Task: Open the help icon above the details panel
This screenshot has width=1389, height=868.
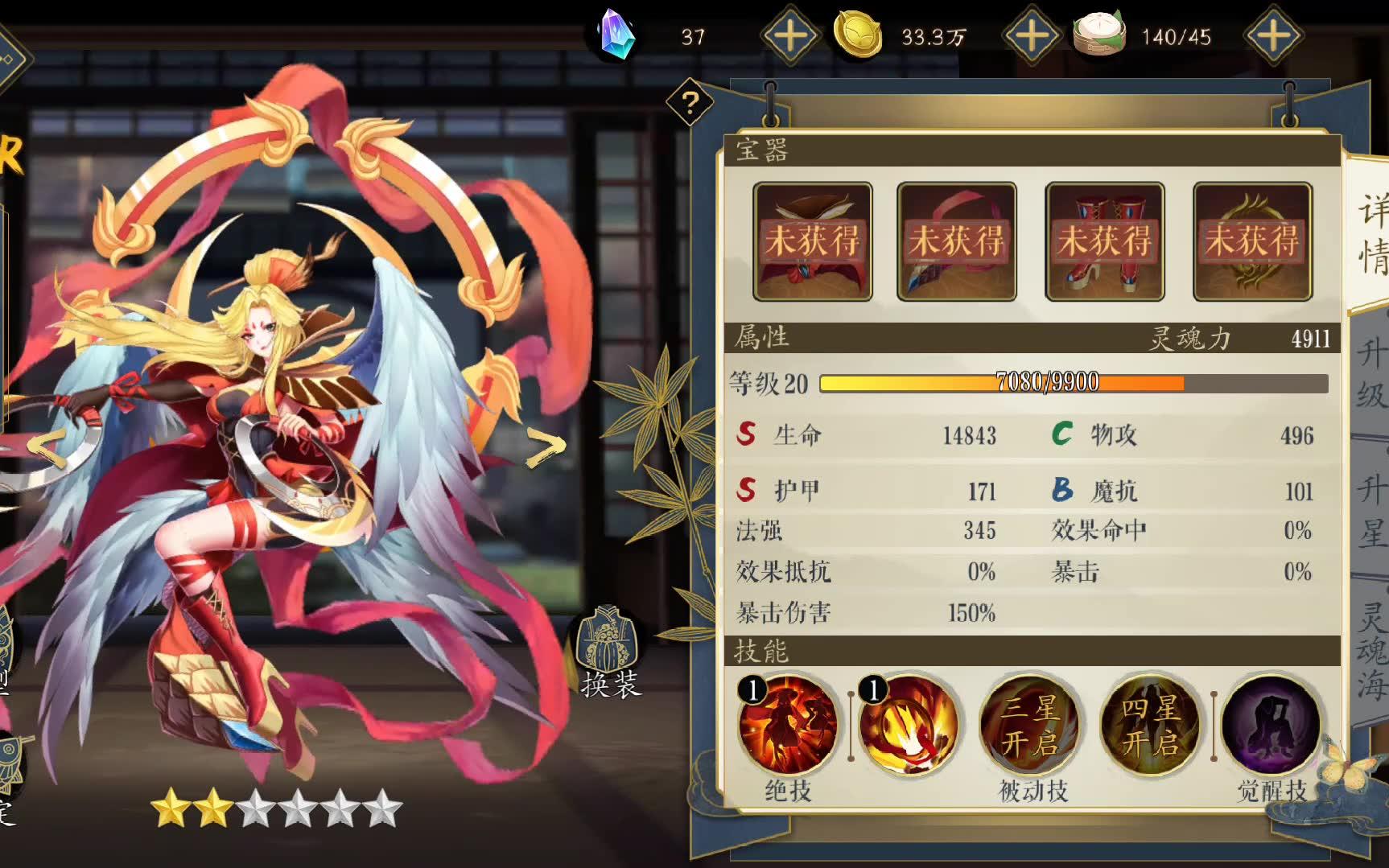Action: tap(688, 102)
